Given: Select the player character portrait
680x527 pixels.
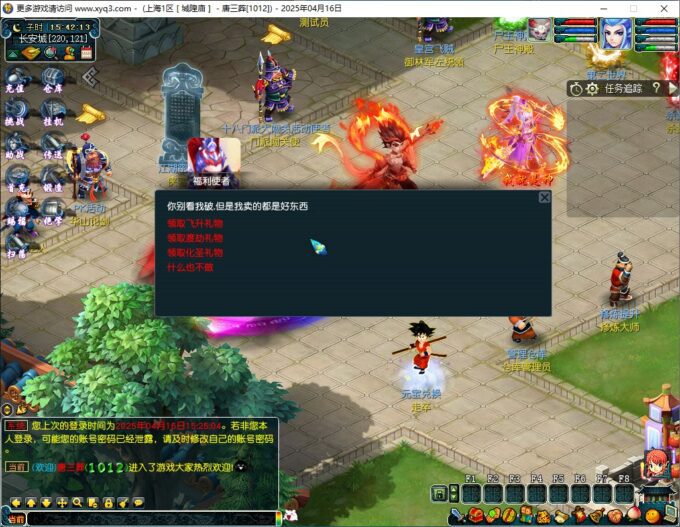Looking at the screenshot, I should 616,32.
